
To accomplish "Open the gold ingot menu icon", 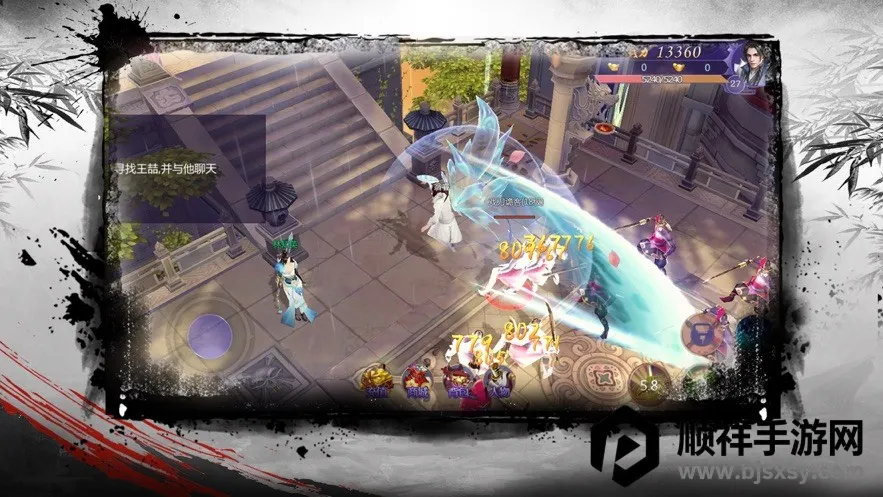I will [x=378, y=381].
